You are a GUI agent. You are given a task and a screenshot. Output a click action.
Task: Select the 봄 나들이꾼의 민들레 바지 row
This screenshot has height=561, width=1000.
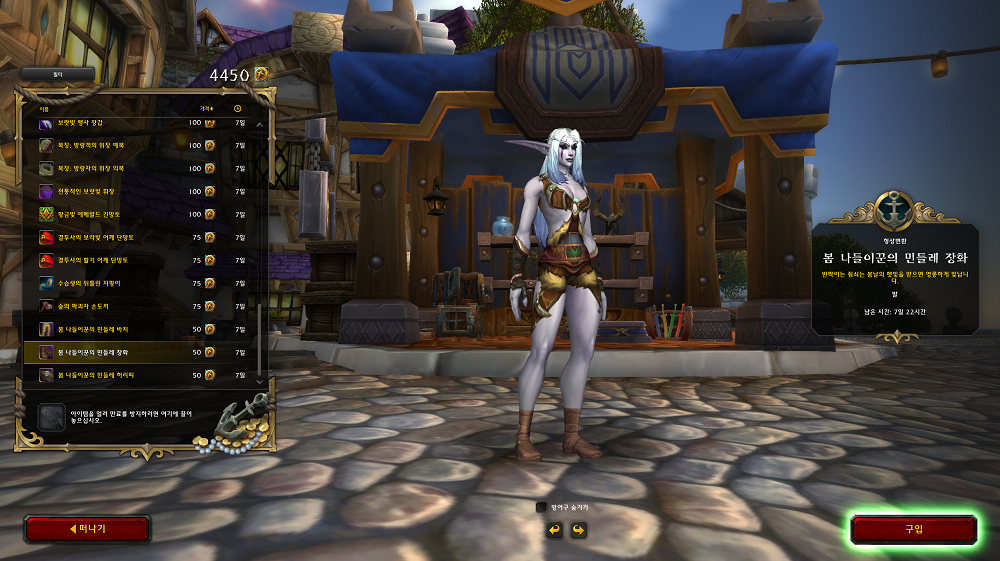140,329
